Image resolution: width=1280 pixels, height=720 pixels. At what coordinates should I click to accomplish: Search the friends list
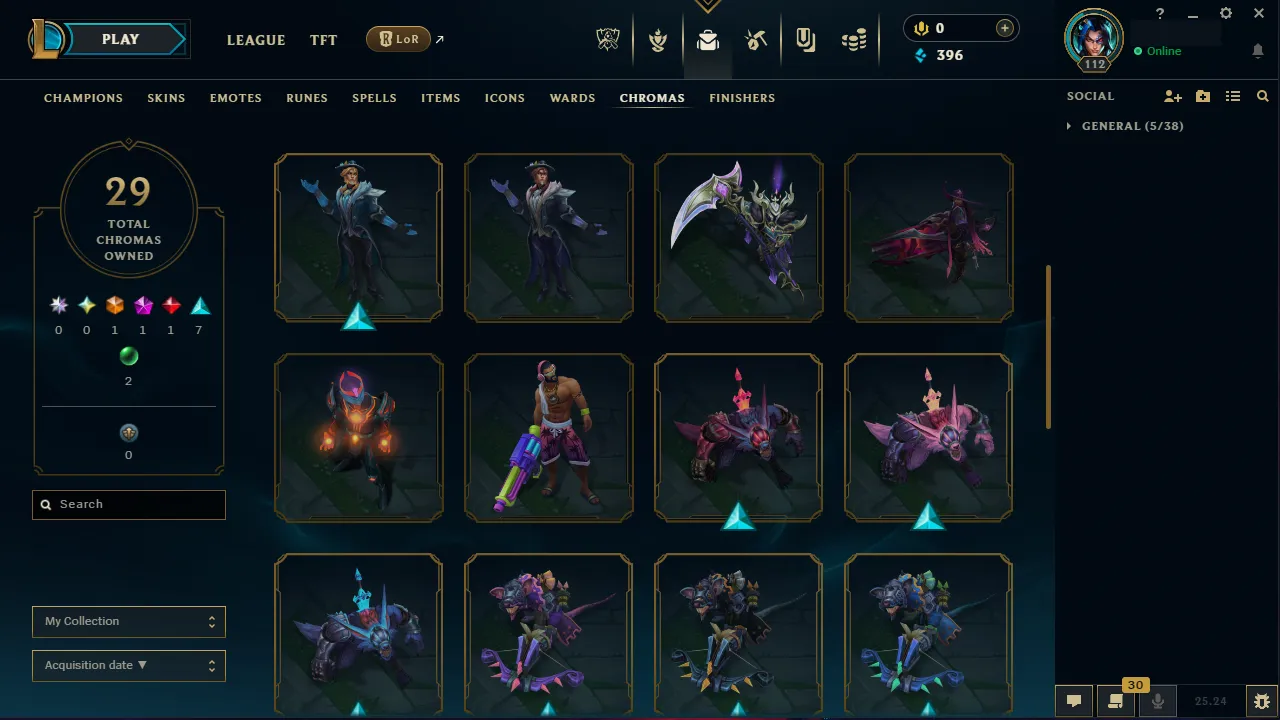click(x=1262, y=96)
